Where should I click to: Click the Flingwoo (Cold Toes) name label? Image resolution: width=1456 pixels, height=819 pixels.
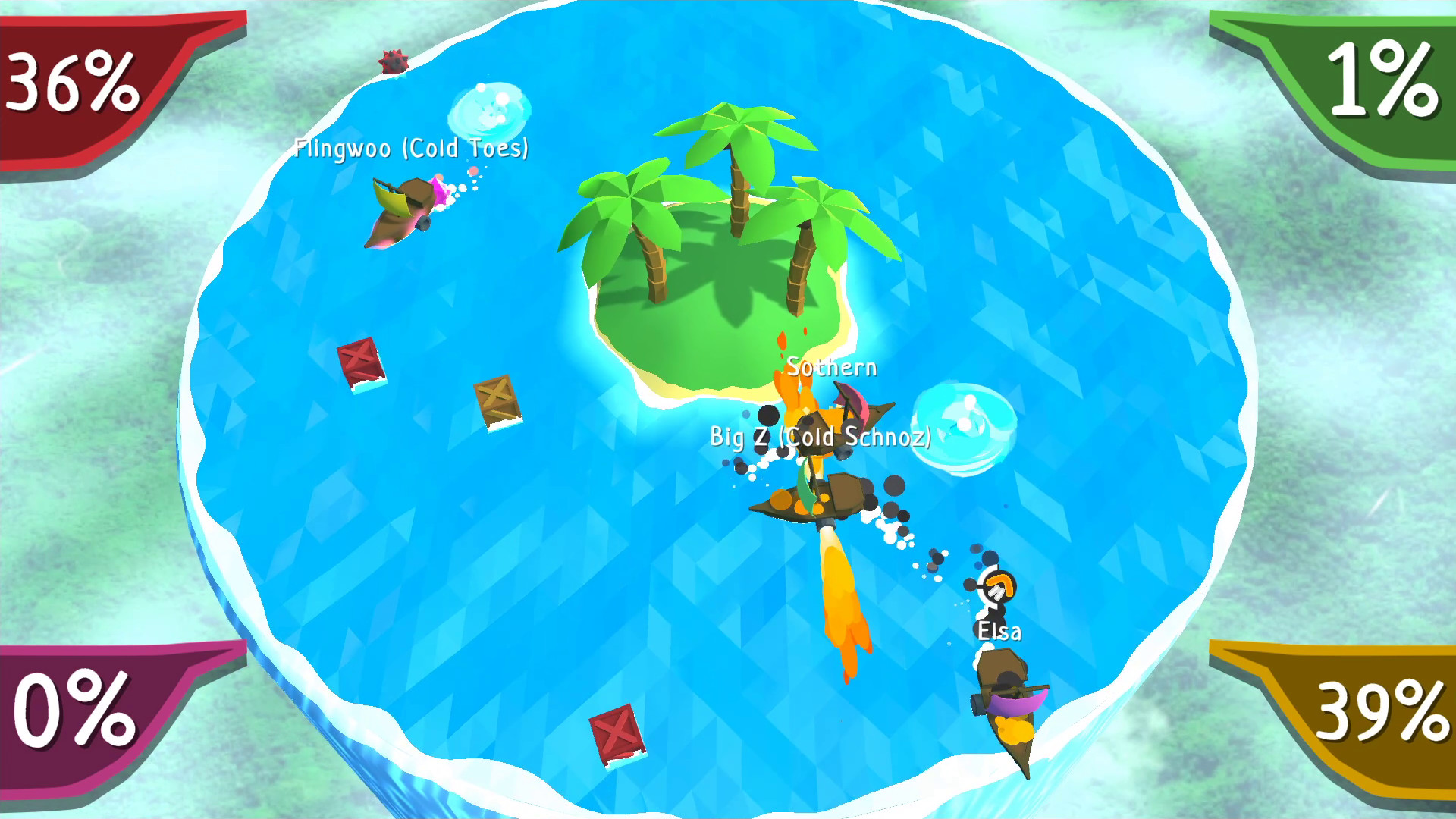pyautogui.click(x=412, y=149)
